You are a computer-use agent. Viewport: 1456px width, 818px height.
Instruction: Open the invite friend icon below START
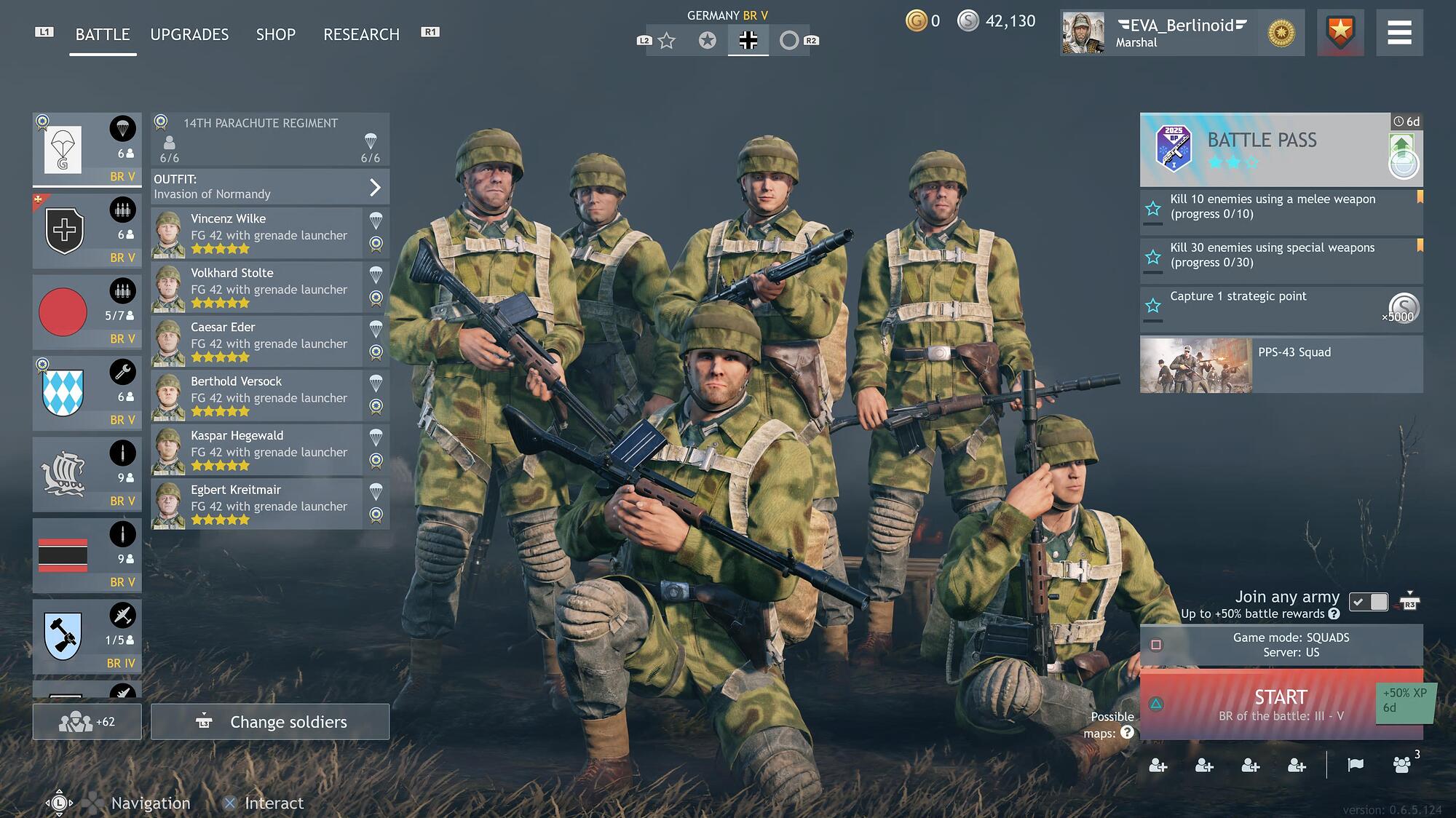[1158, 766]
